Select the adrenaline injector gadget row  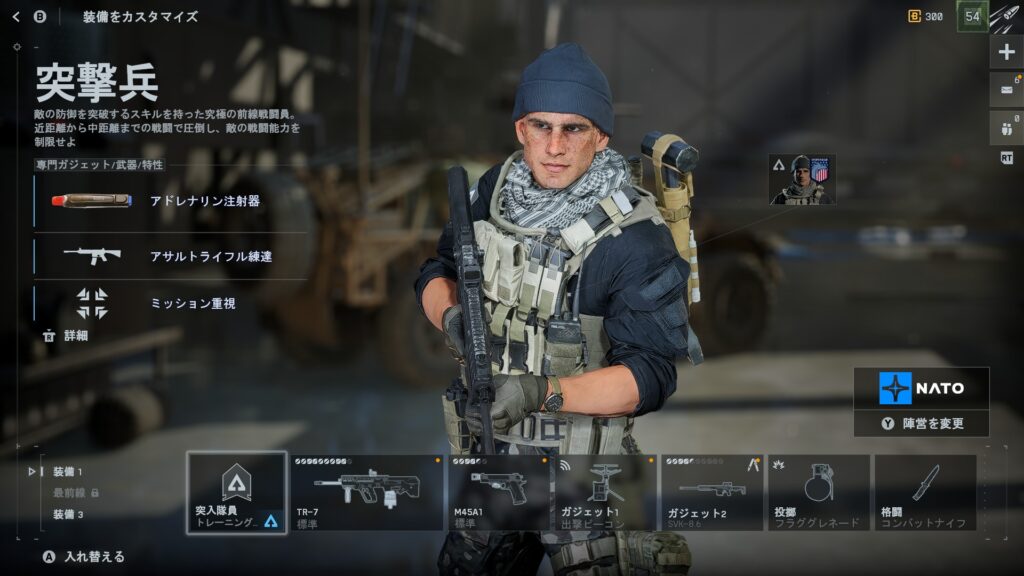pos(170,201)
